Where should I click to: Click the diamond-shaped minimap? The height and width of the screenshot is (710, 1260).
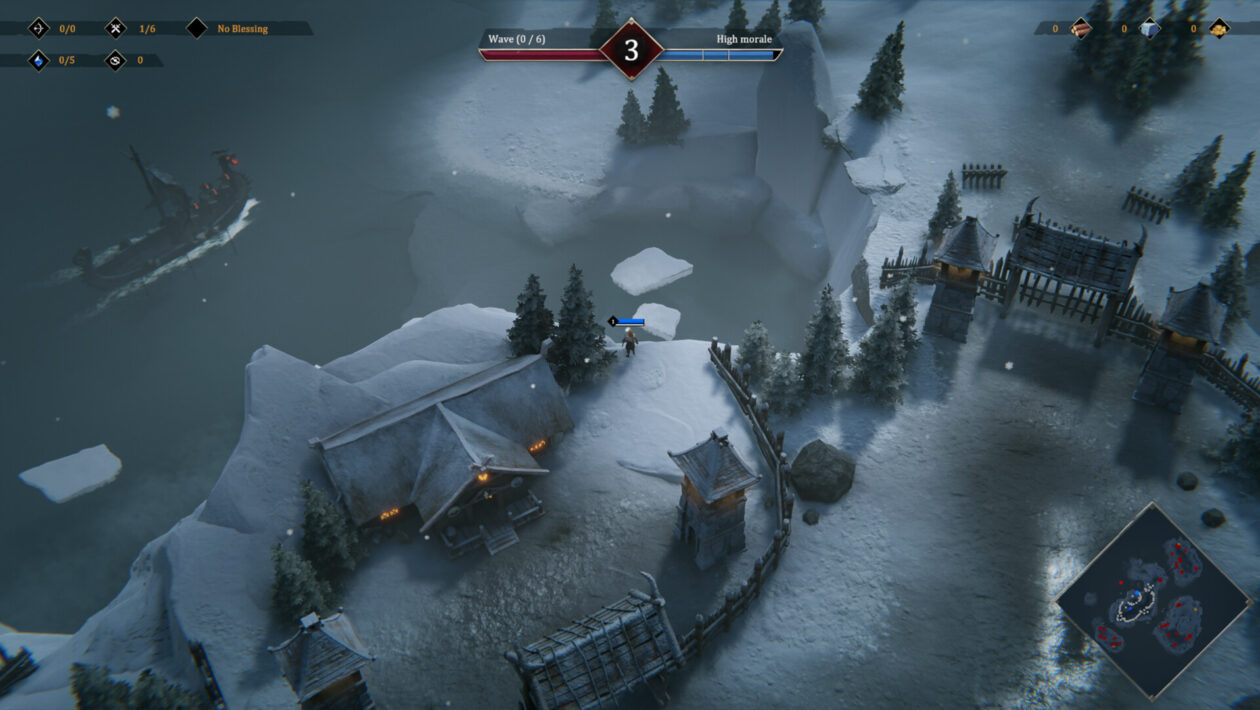[x=1154, y=600]
